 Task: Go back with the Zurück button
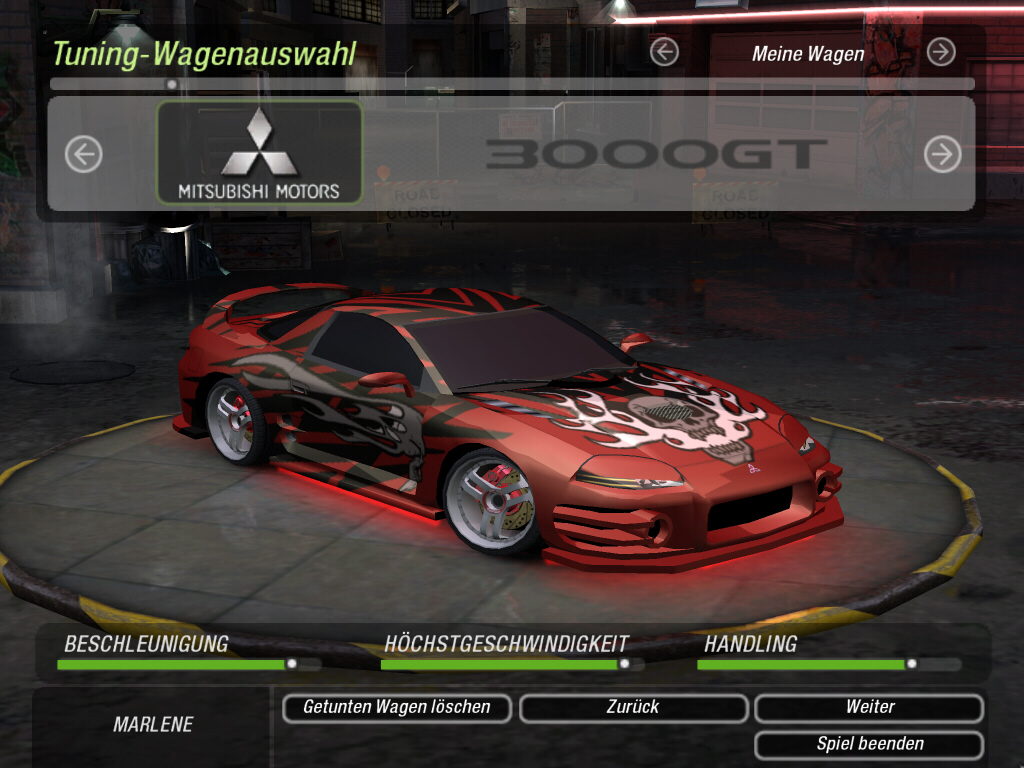[x=633, y=708]
